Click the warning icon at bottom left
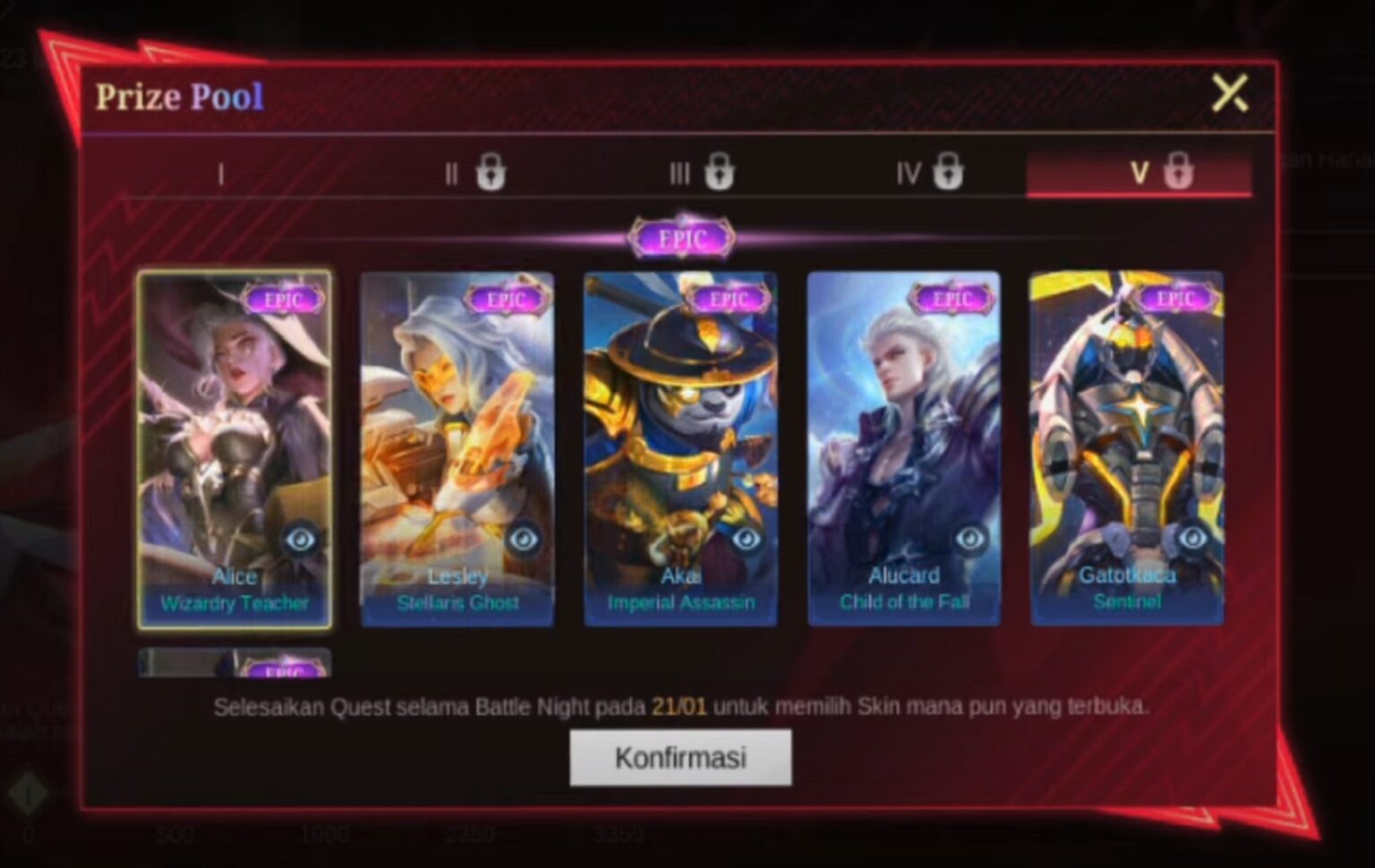The height and width of the screenshot is (868, 1375). 30,791
